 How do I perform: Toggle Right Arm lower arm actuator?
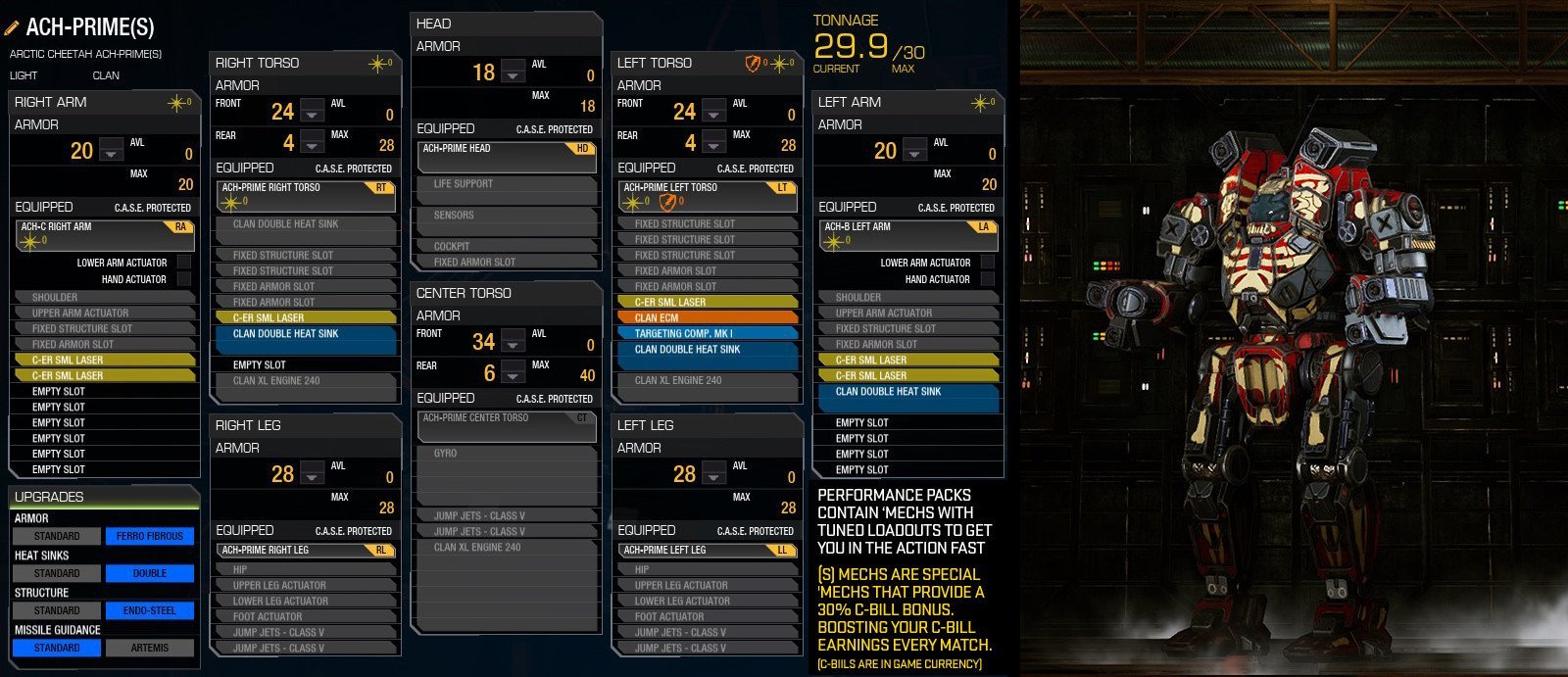tap(184, 263)
